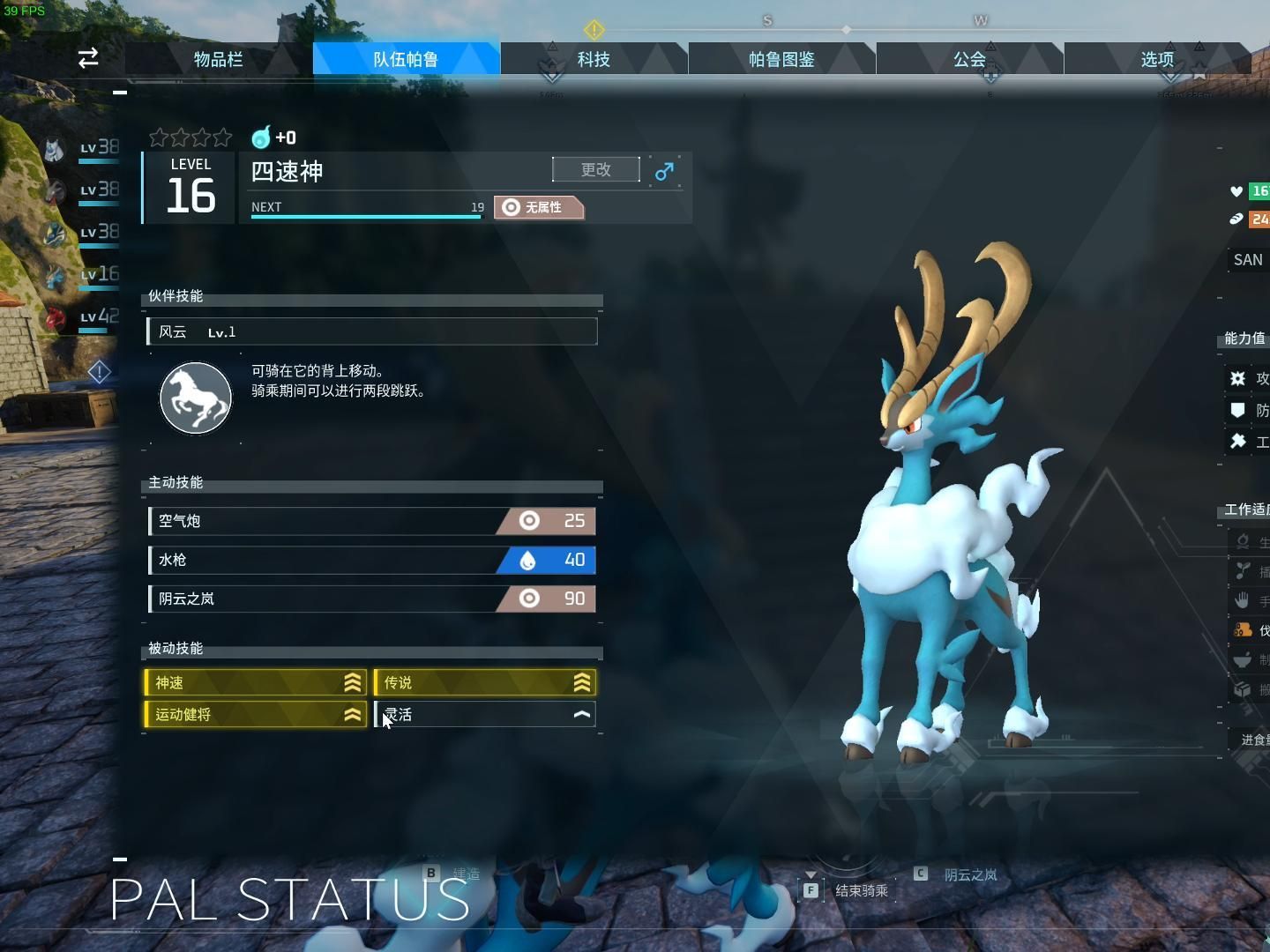Click the first star in the rating row

coord(159,138)
